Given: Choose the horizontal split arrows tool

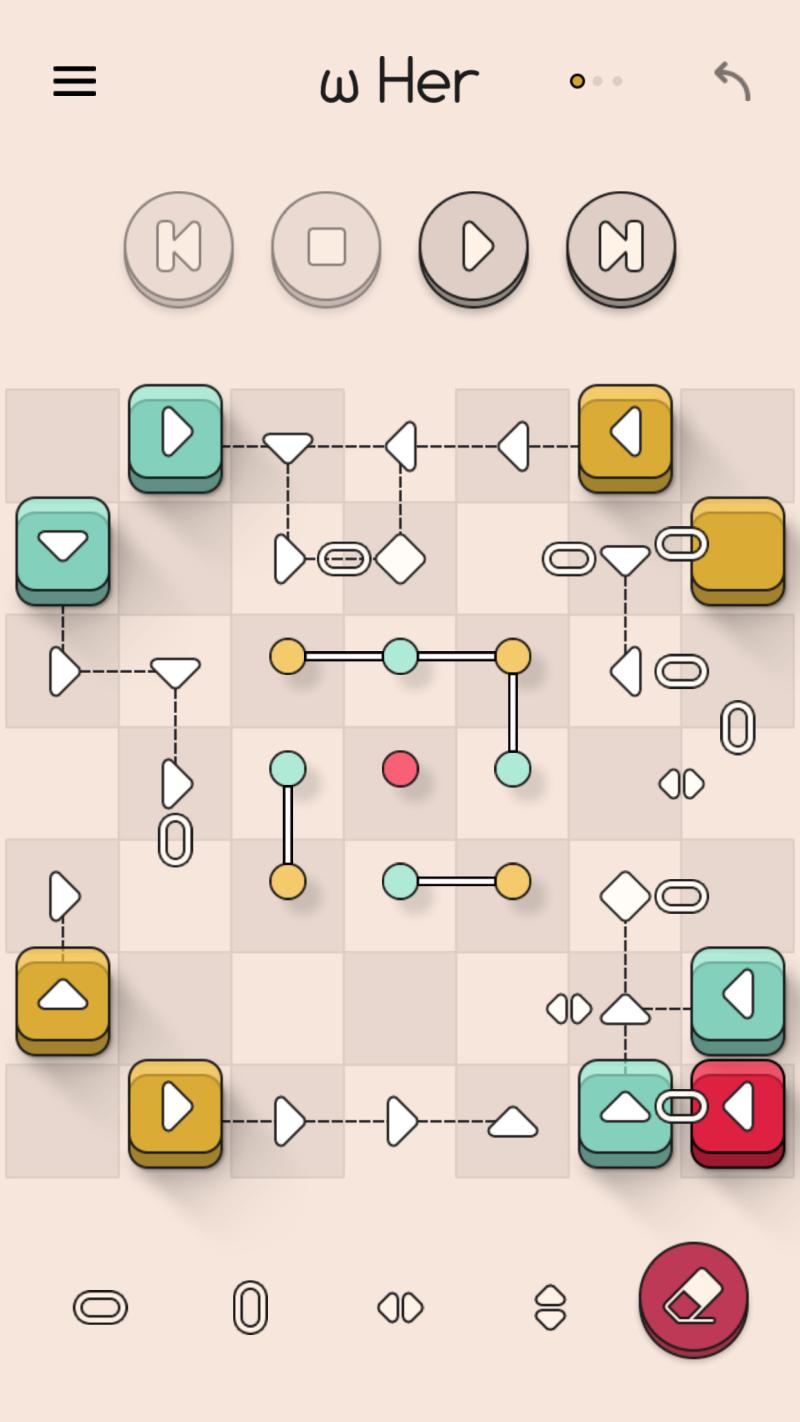Looking at the screenshot, I should coord(400,1307).
